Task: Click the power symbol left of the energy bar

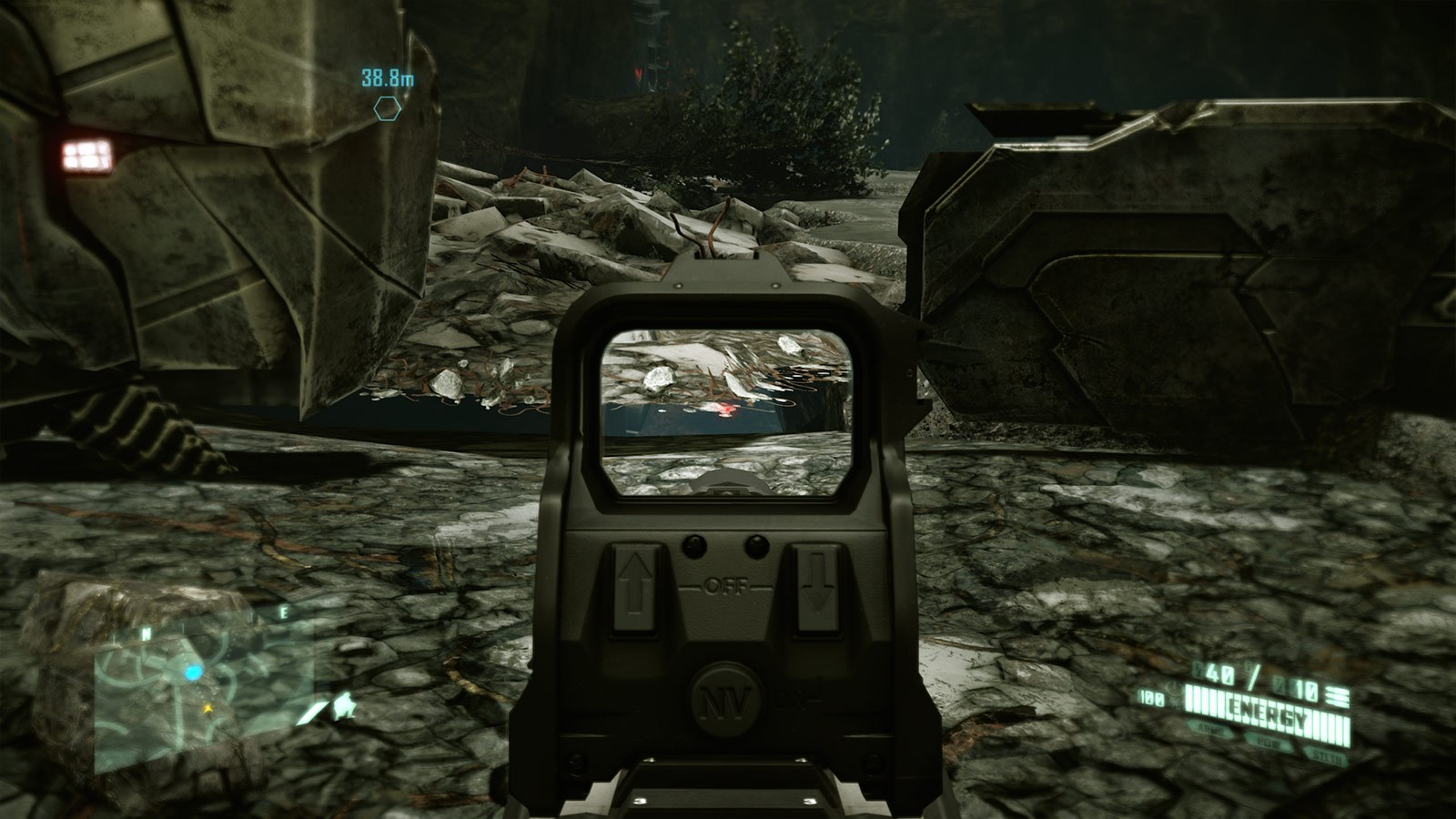Action: coord(1174,690)
